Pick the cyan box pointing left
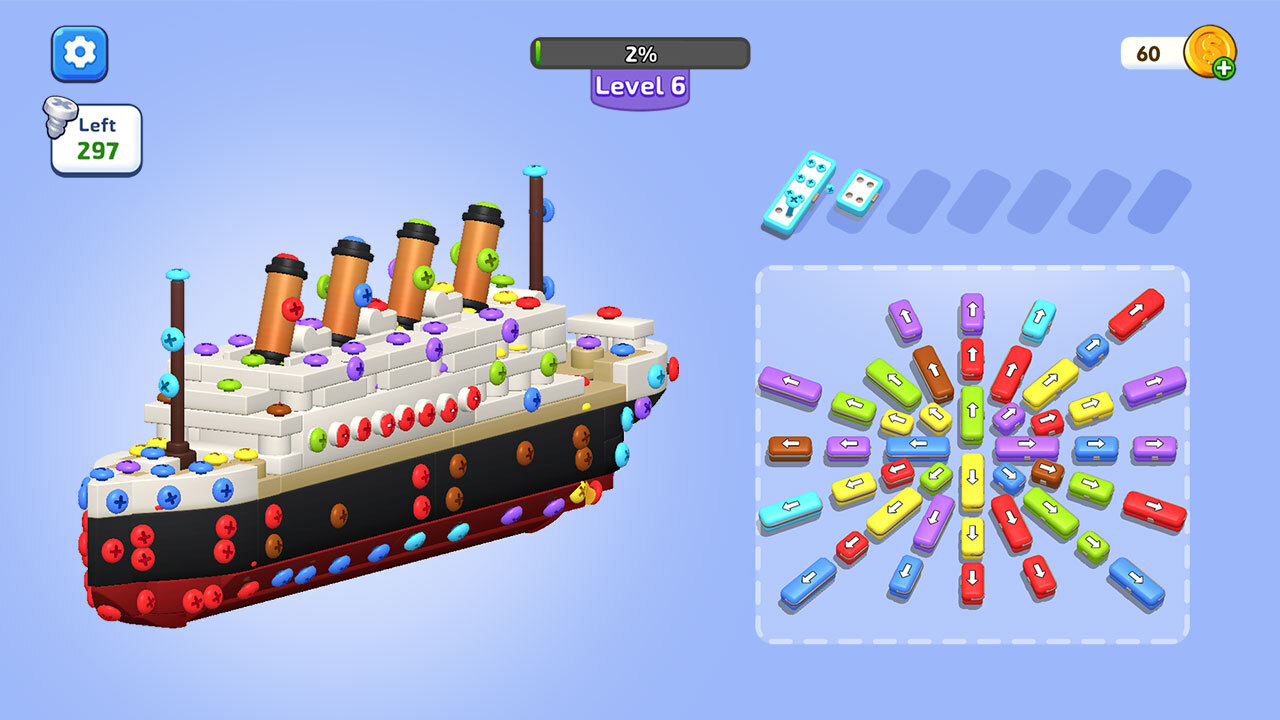 [x=790, y=508]
